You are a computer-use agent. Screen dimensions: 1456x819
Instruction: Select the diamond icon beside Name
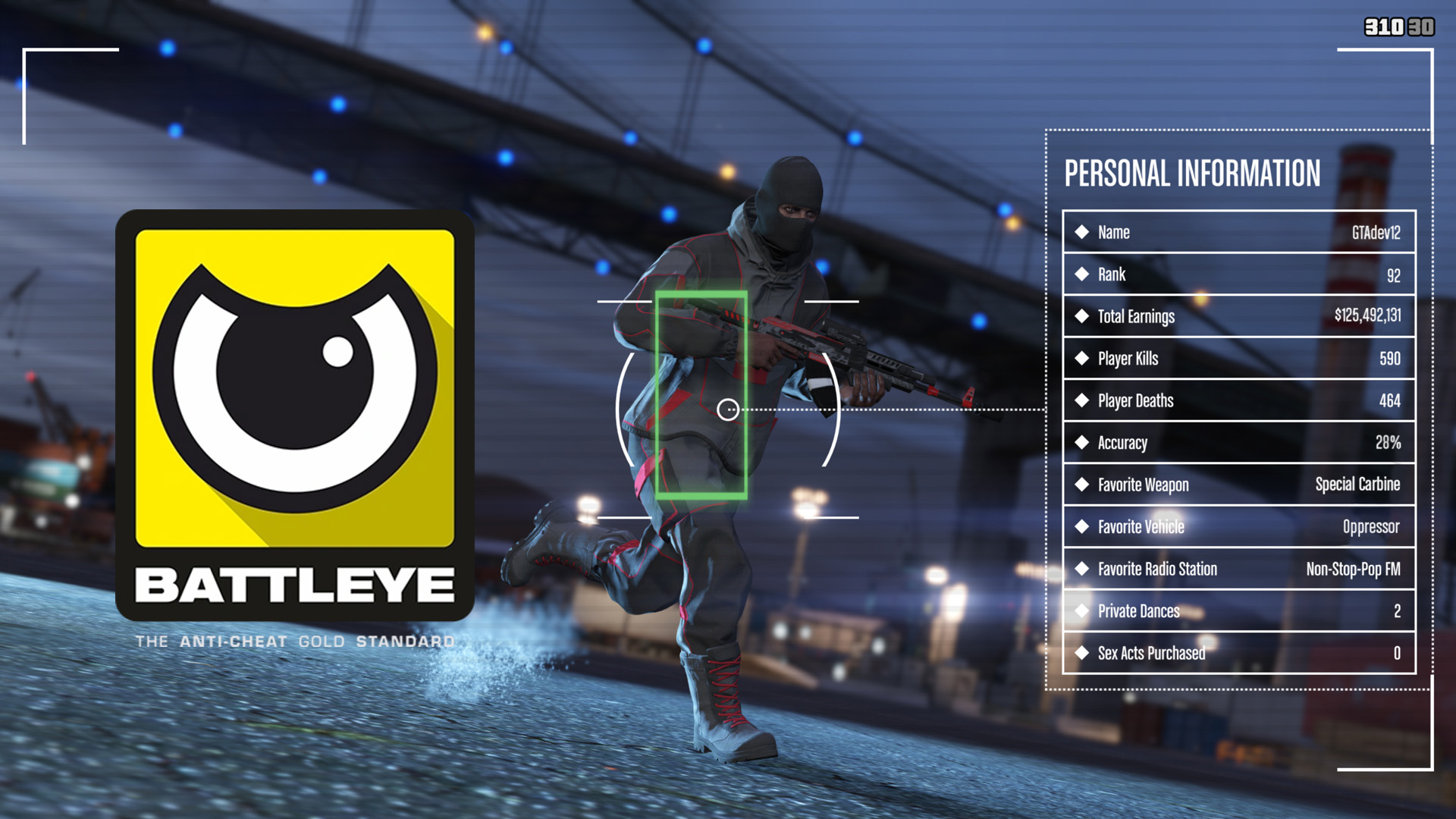coord(1082,233)
